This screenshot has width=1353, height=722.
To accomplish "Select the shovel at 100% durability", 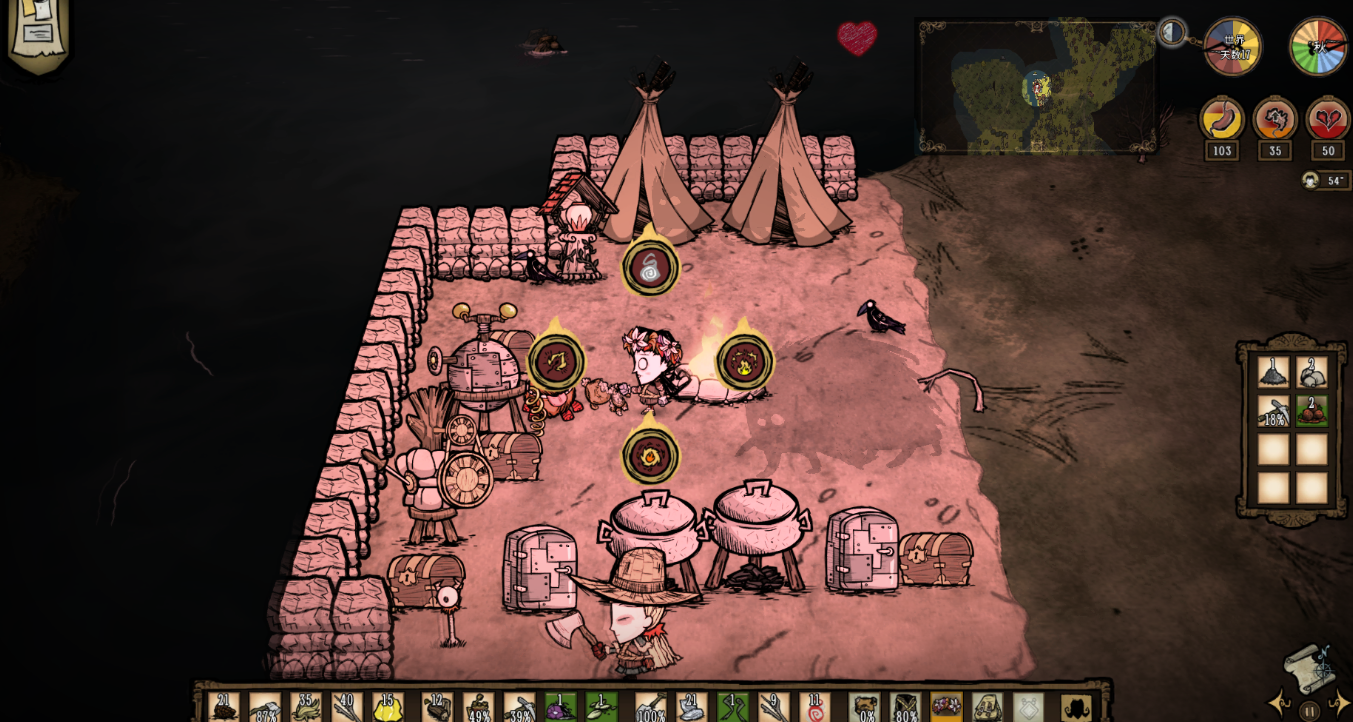I will [650, 708].
